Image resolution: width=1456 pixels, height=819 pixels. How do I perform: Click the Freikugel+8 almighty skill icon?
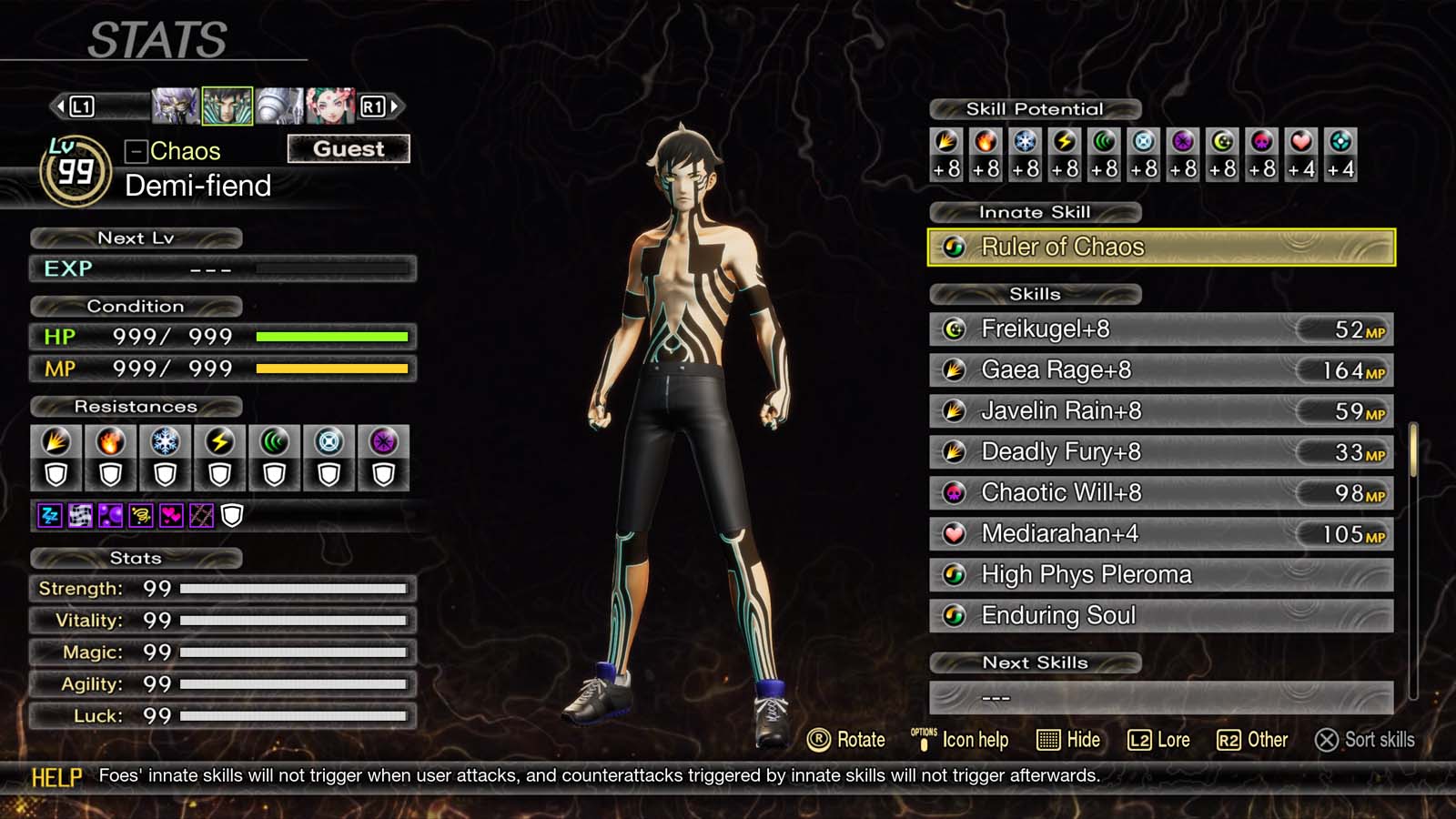coord(954,329)
